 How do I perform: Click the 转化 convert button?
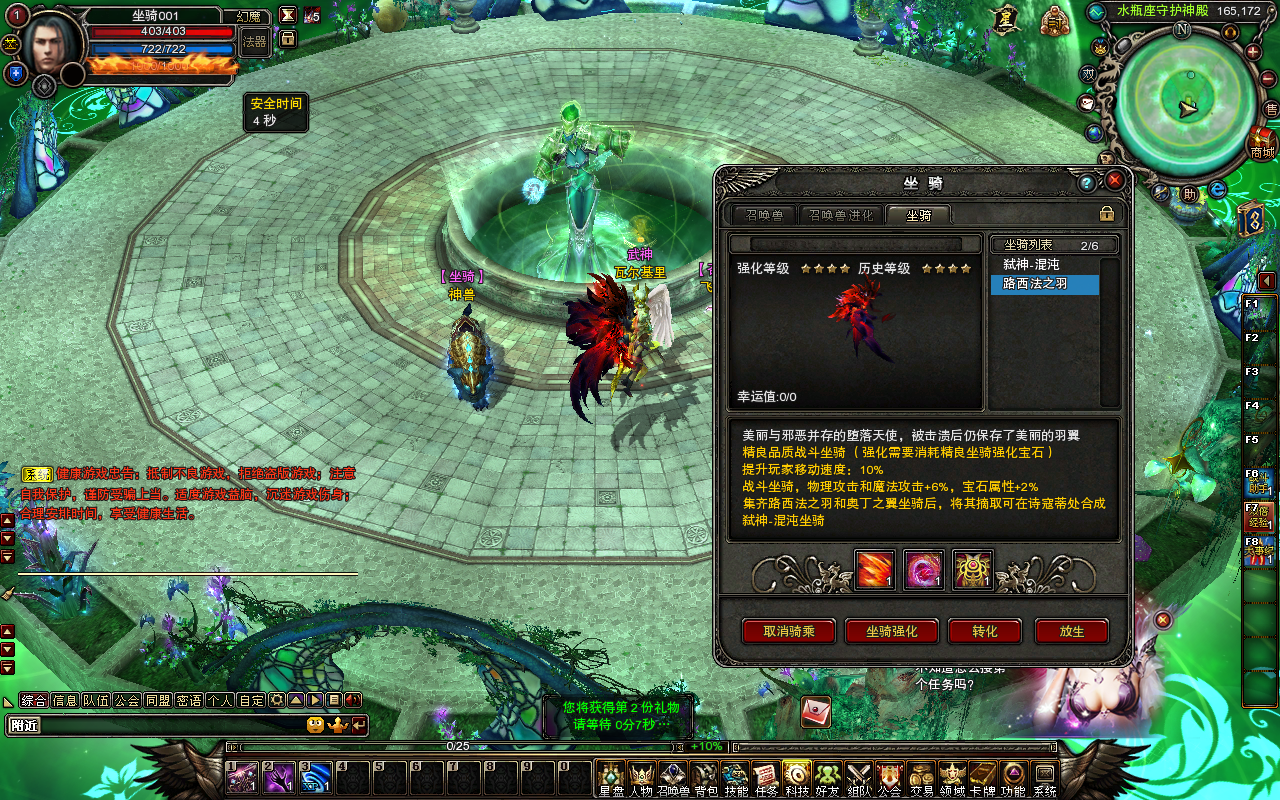coord(985,631)
